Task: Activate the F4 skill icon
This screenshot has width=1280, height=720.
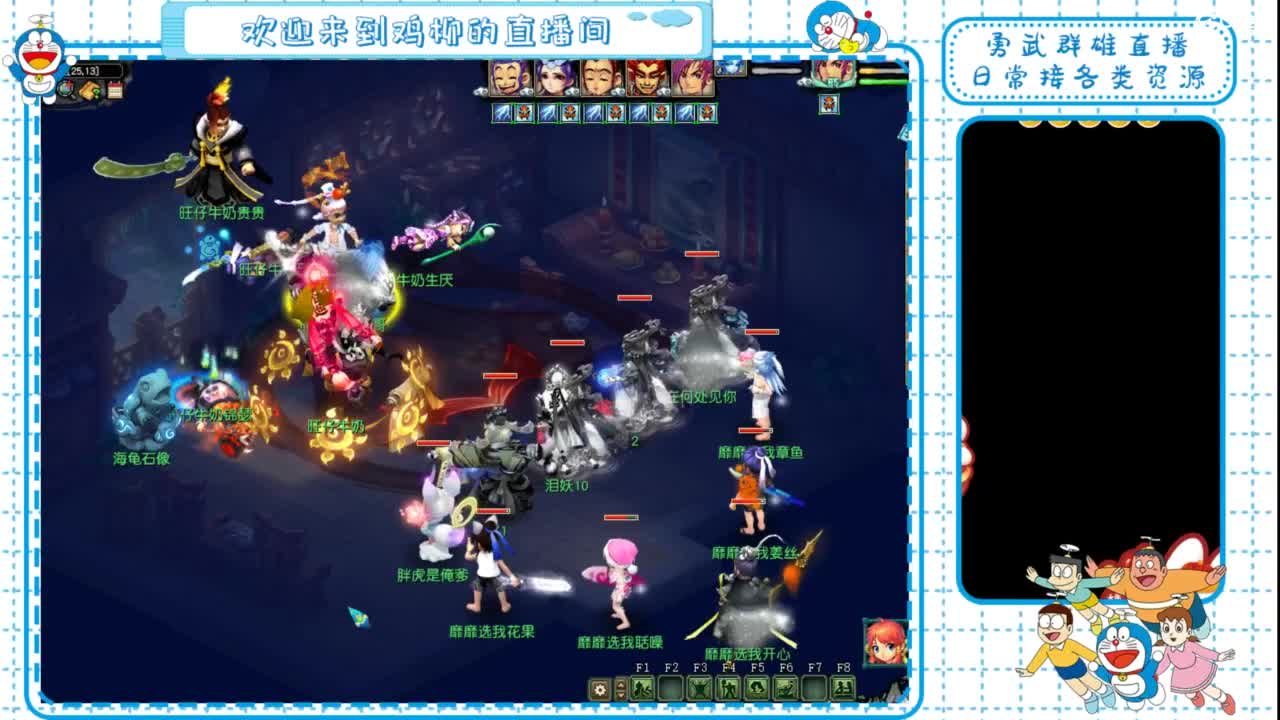Action: [x=730, y=686]
